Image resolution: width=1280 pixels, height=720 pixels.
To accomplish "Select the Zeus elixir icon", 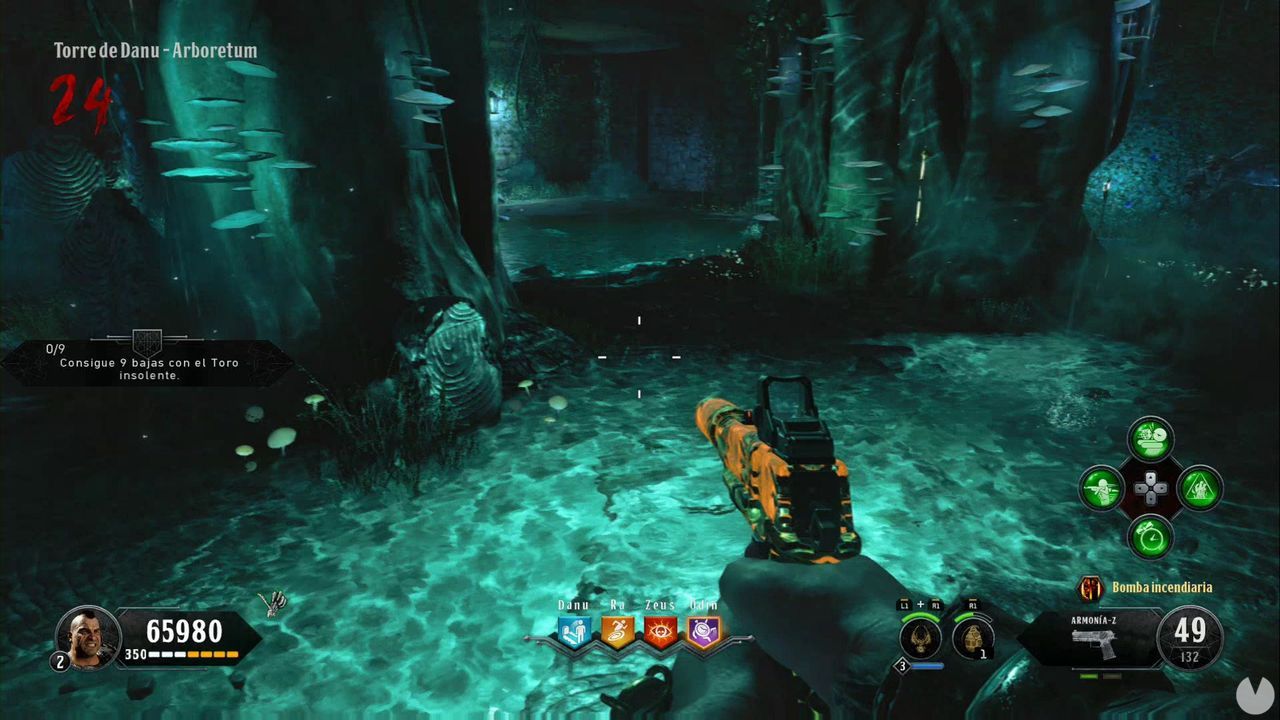I will tap(660, 630).
